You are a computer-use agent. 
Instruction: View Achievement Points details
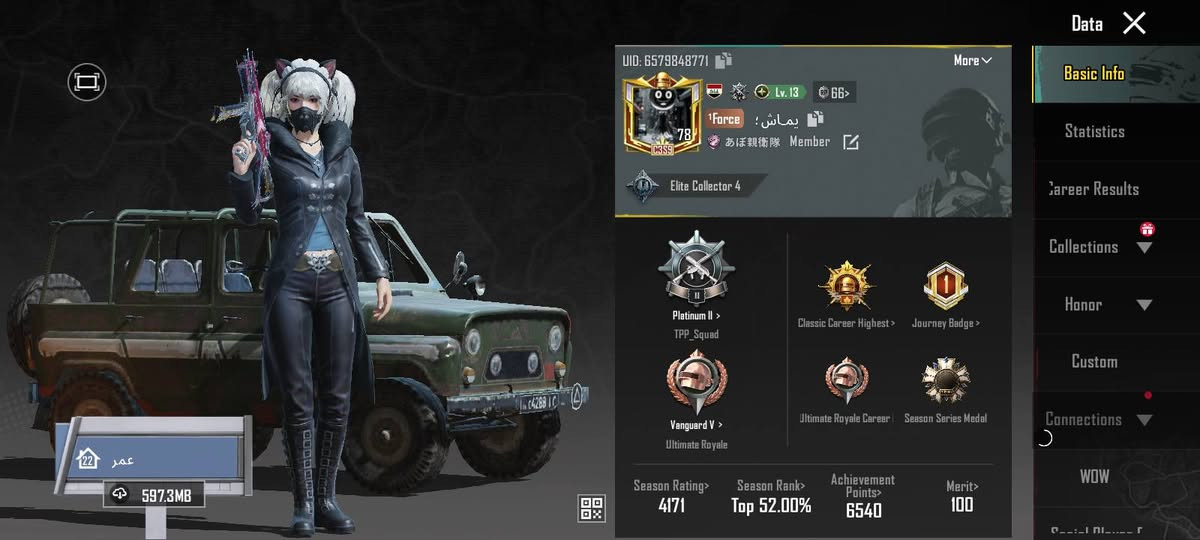[863, 496]
